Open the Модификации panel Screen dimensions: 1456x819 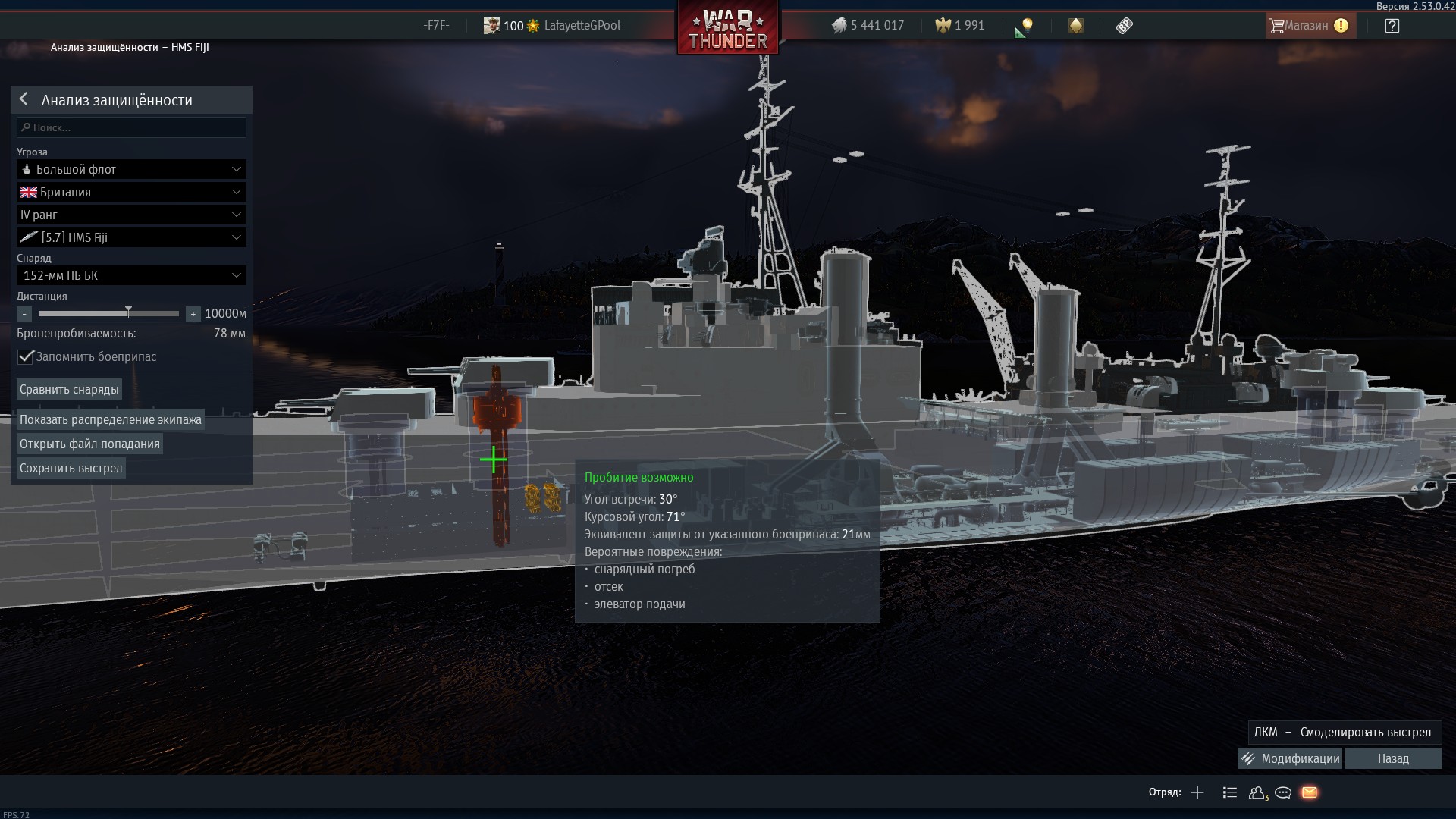tap(1291, 758)
